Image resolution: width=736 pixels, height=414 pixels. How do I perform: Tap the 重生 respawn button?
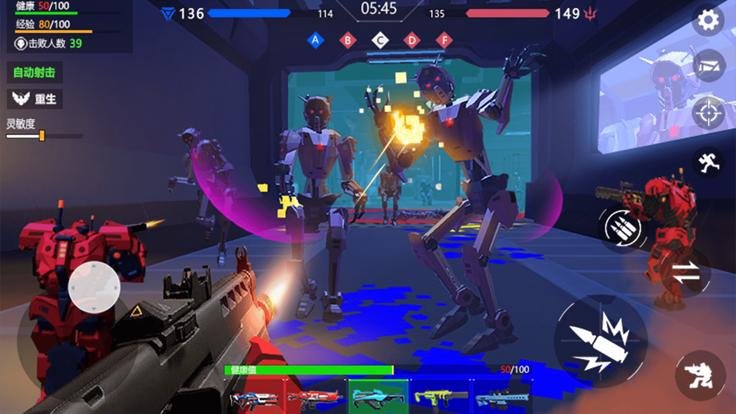[34, 99]
